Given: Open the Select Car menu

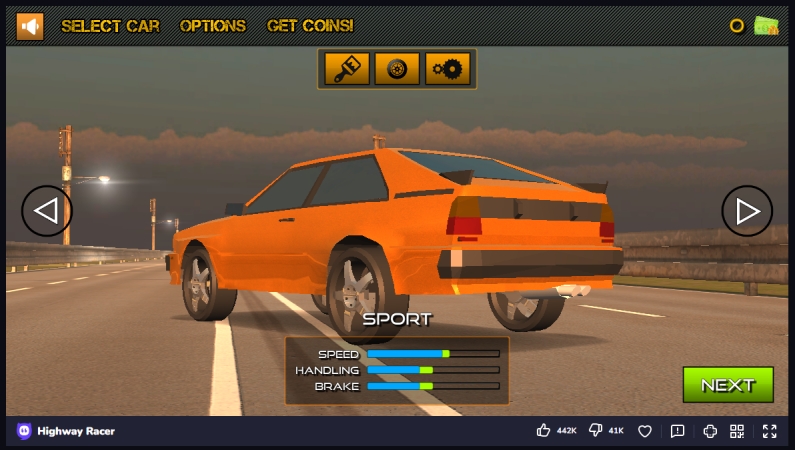Looking at the screenshot, I should point(110,26).
